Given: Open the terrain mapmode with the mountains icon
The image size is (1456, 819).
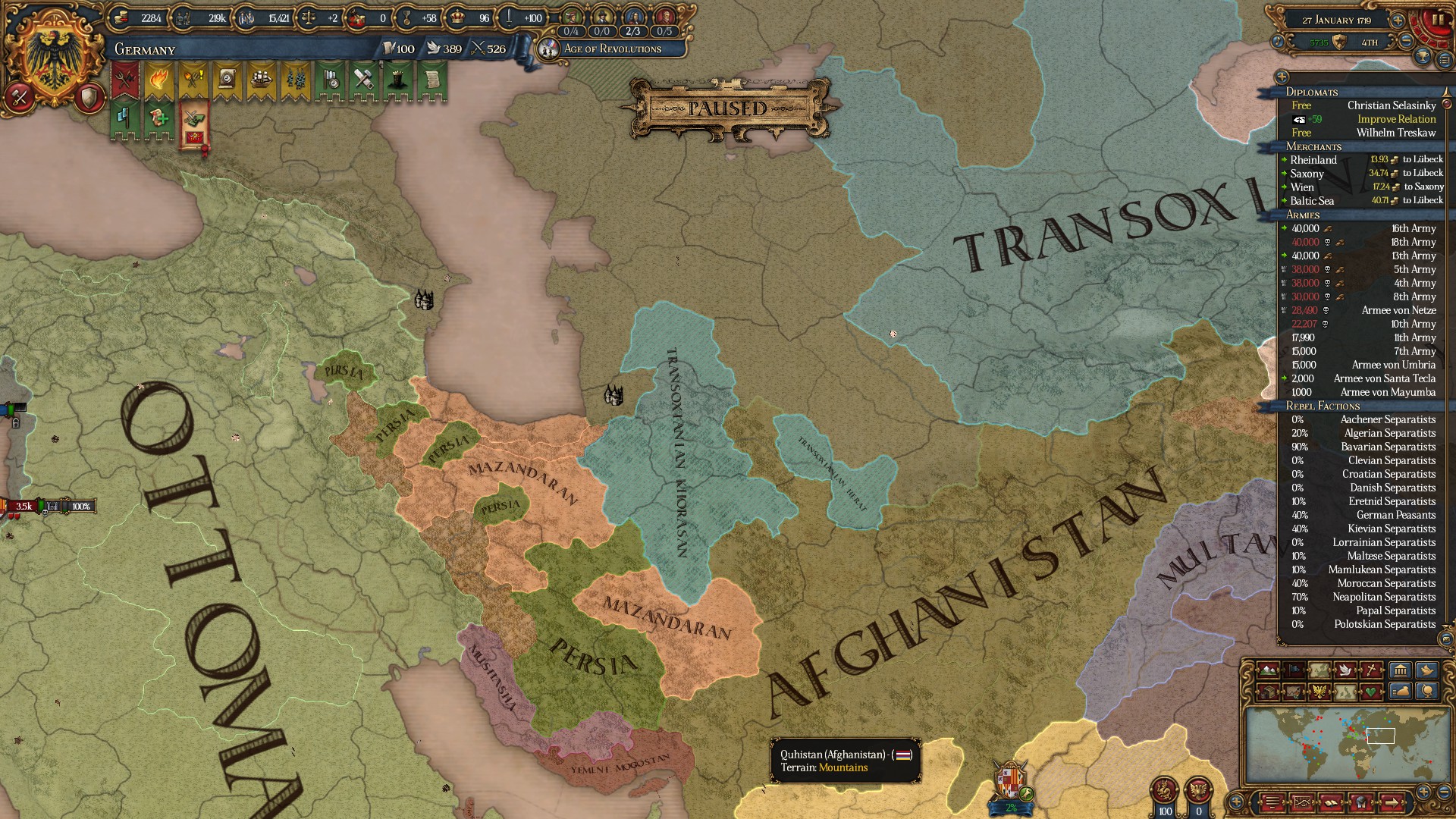Looking at the screenshot, I should point(1267,670).
